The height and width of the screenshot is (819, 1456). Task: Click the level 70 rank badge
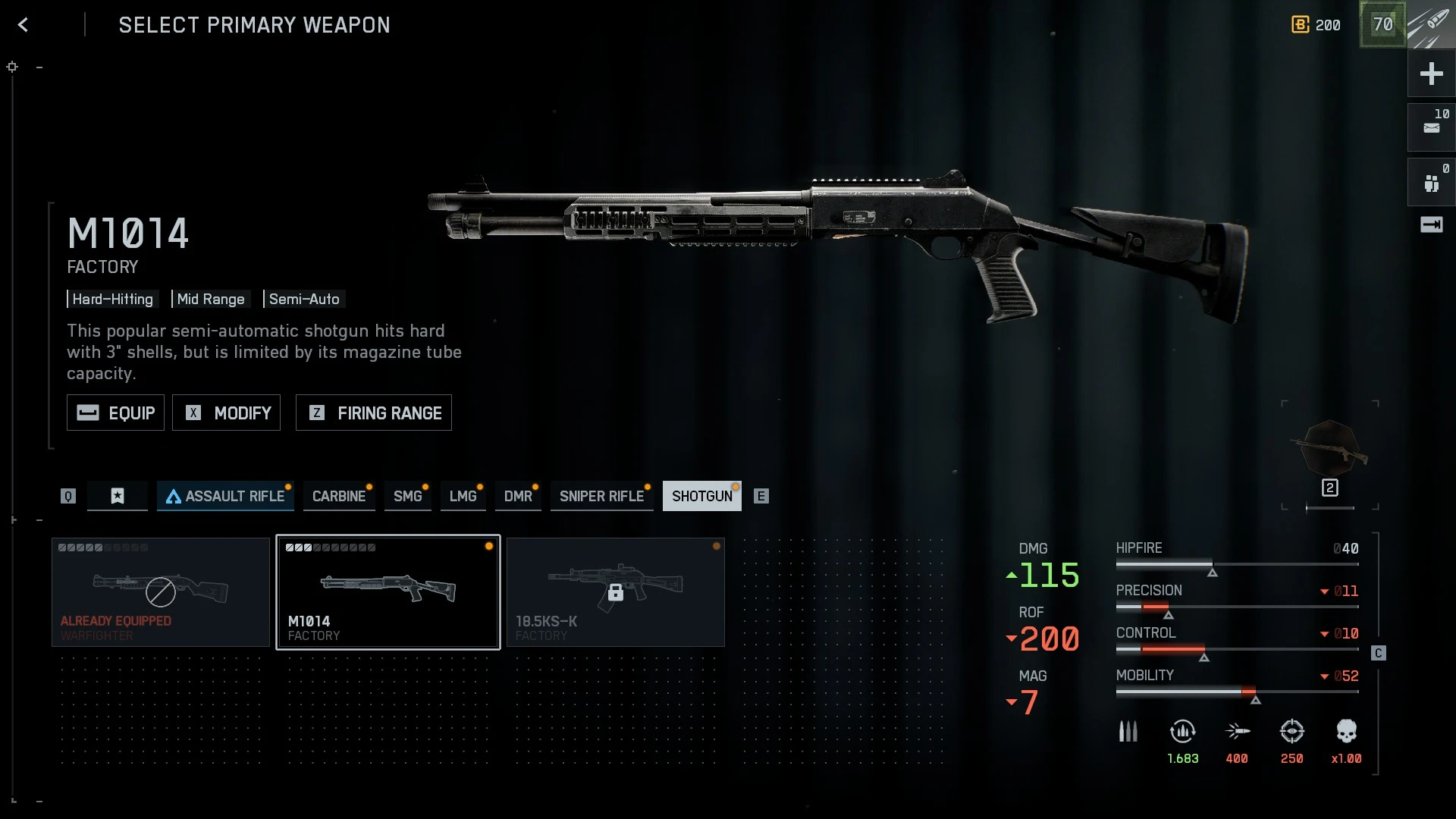1382,24
